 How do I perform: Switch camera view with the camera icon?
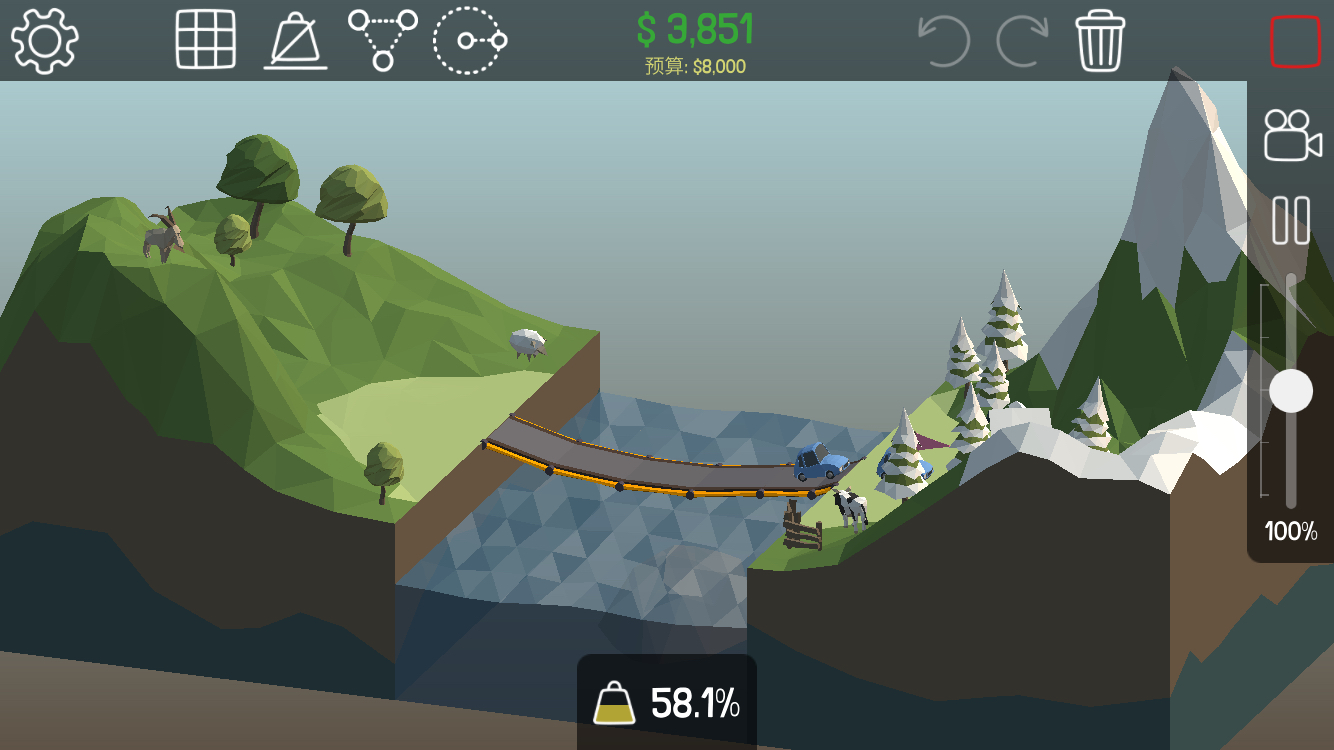(1291, 134)
